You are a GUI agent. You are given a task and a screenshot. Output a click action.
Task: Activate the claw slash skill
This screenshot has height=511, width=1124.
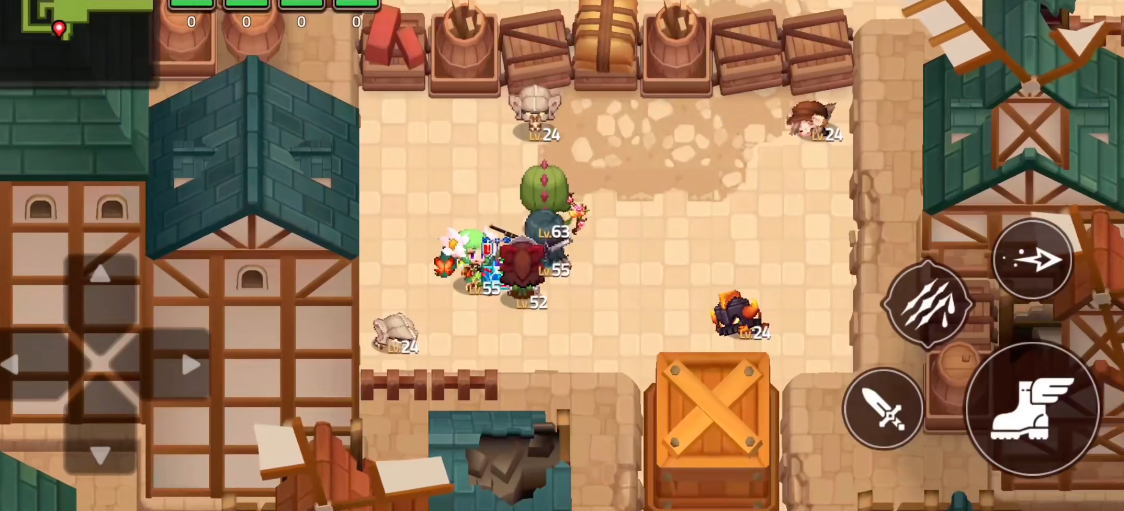pyautogui.click(x=927, y=303)
